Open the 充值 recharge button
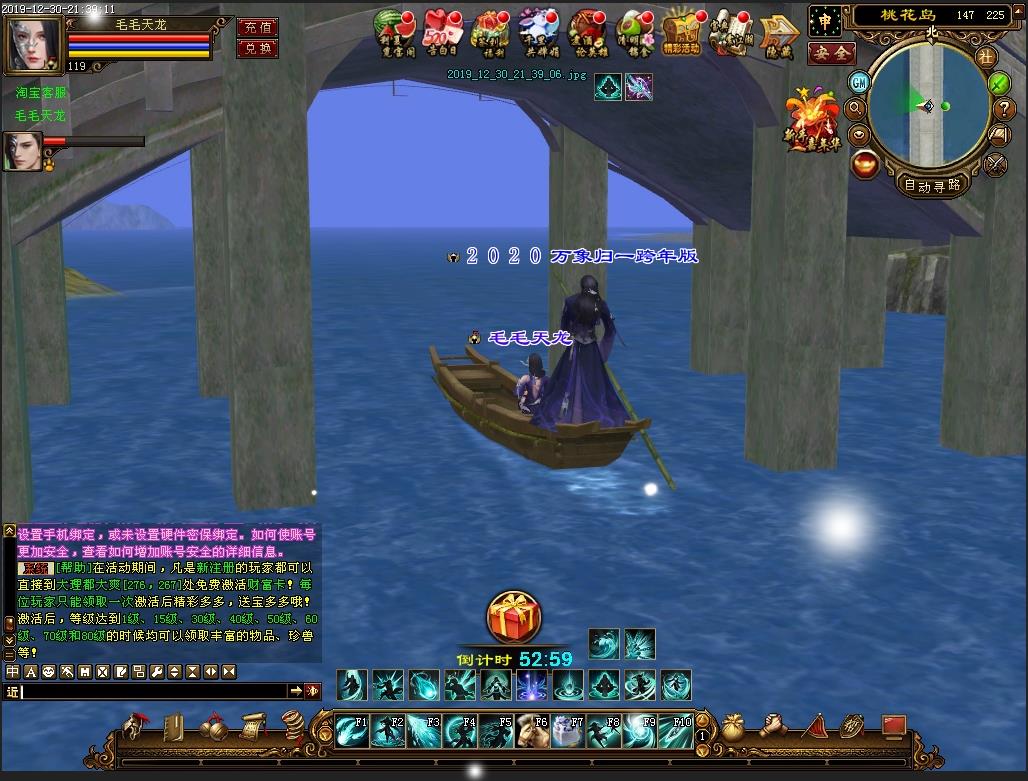 (x=257, y=27)
